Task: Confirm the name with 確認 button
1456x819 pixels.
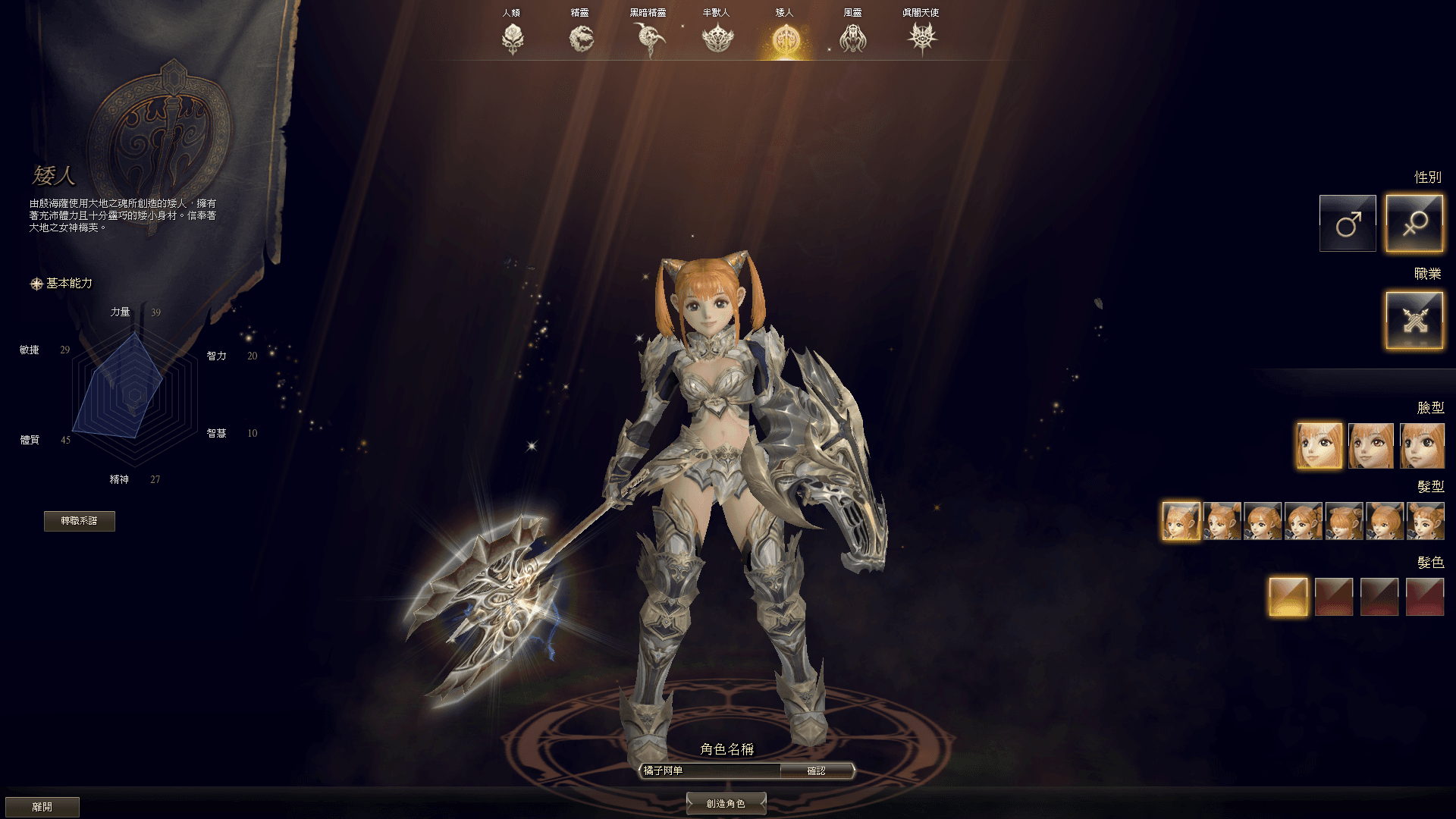Action: [817, 770]
